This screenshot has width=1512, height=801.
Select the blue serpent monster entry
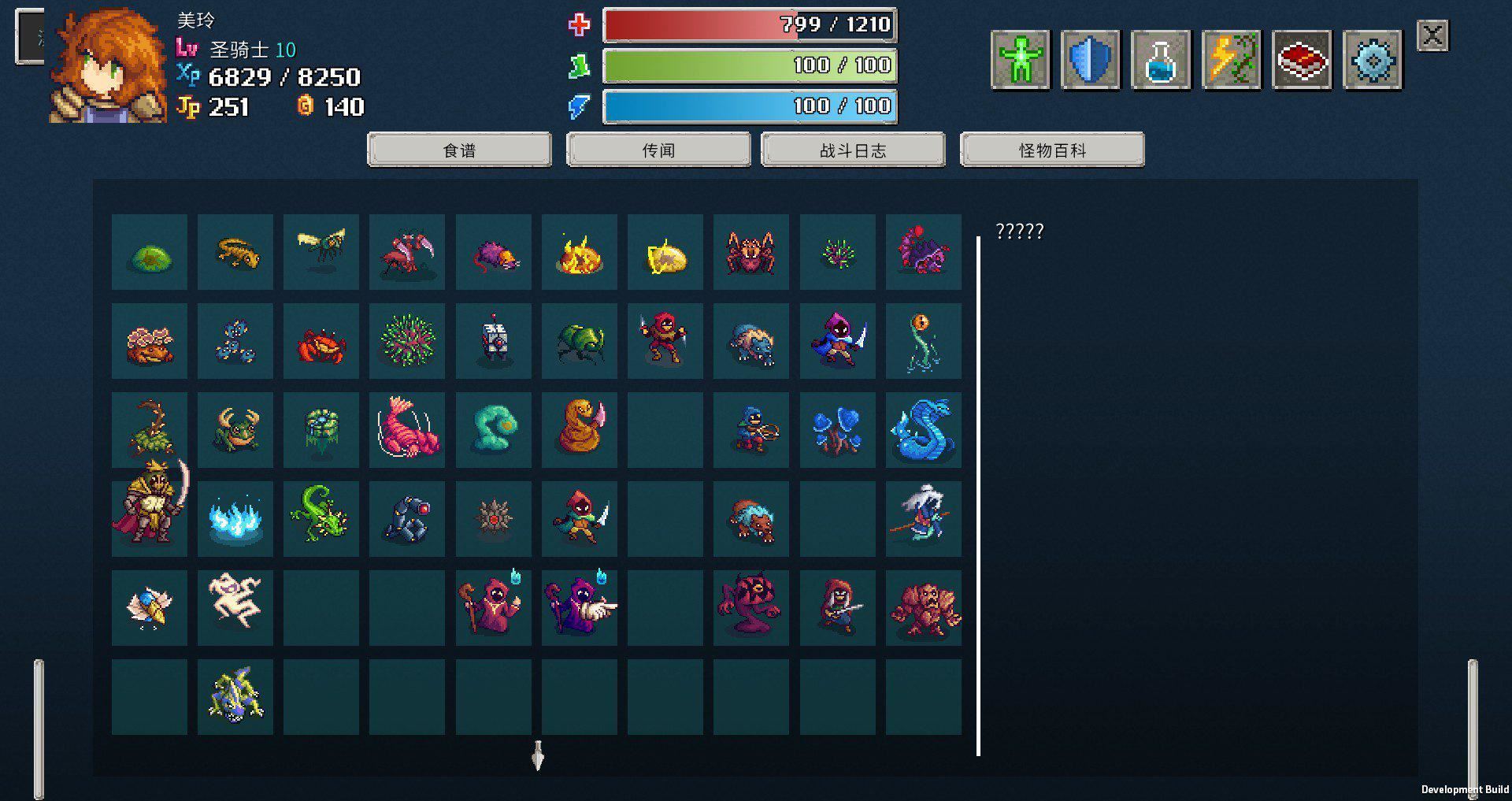923,430
